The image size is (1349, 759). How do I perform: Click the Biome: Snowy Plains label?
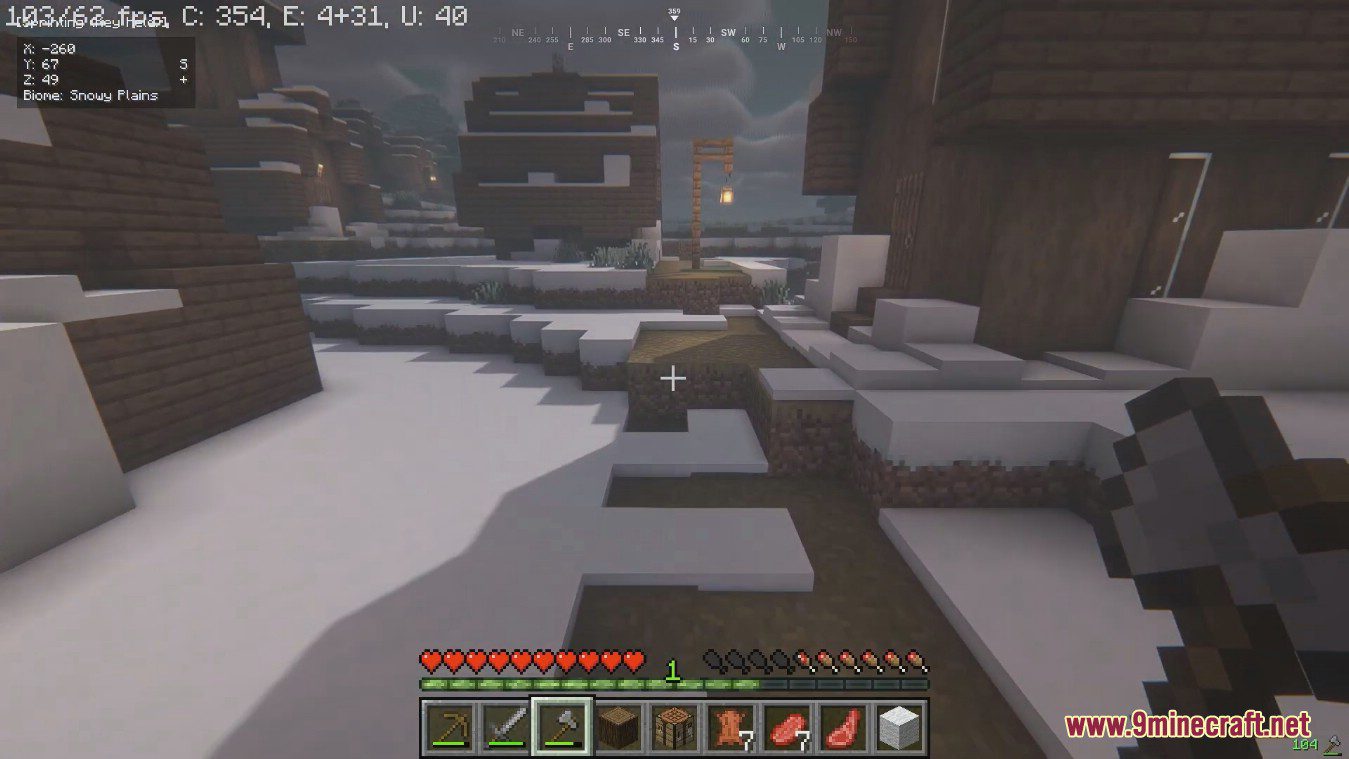pos(90,95)
